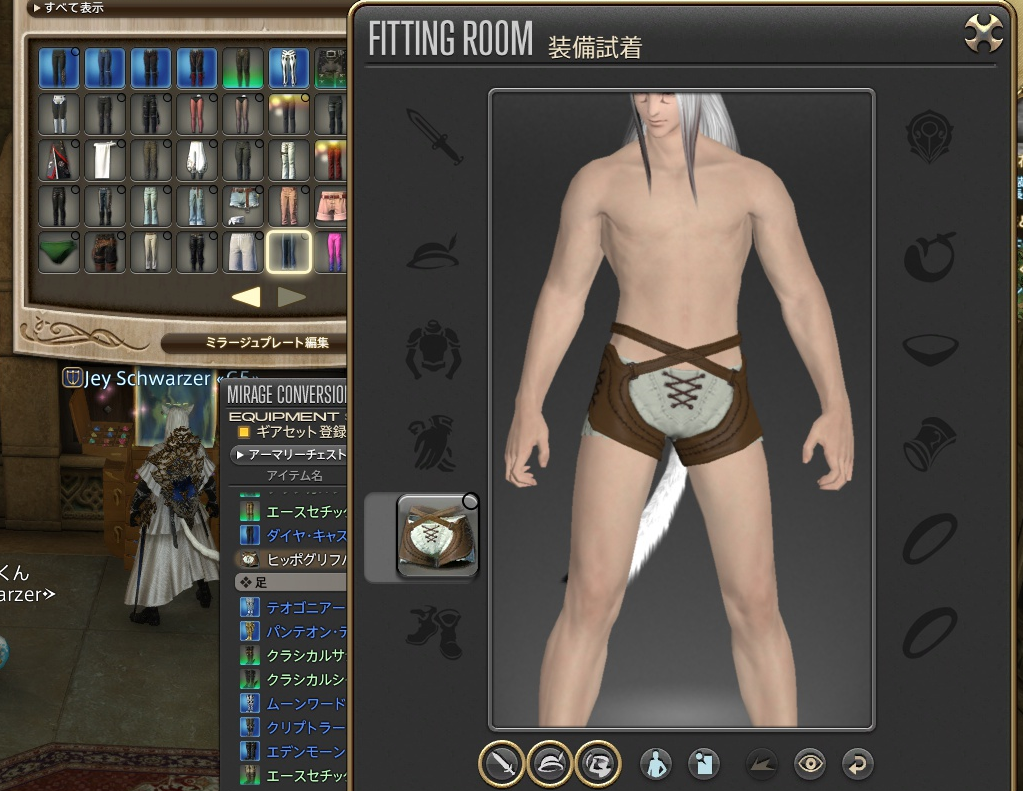Toggle the headgear display hat button
The width and height of the screenshot is (1023, 791).
pyautogui.click(x=549, y=764)
